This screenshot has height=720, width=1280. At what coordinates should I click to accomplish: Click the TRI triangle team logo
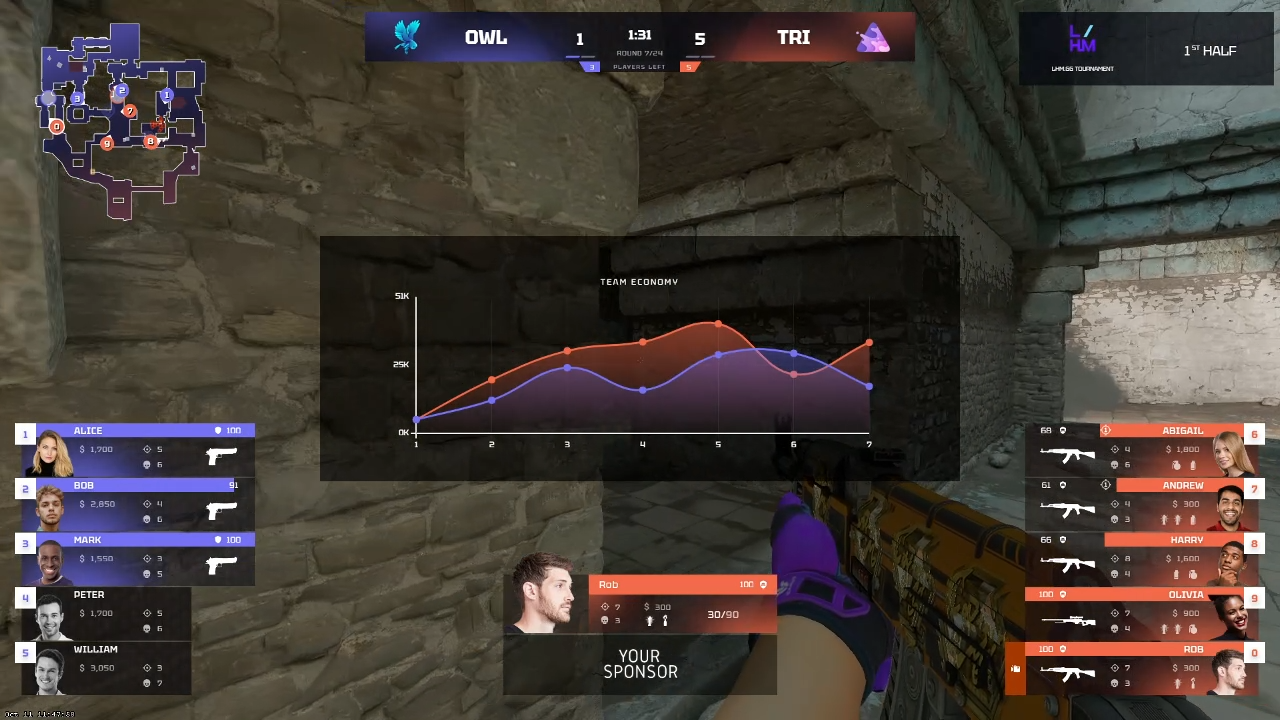[872, 37]
